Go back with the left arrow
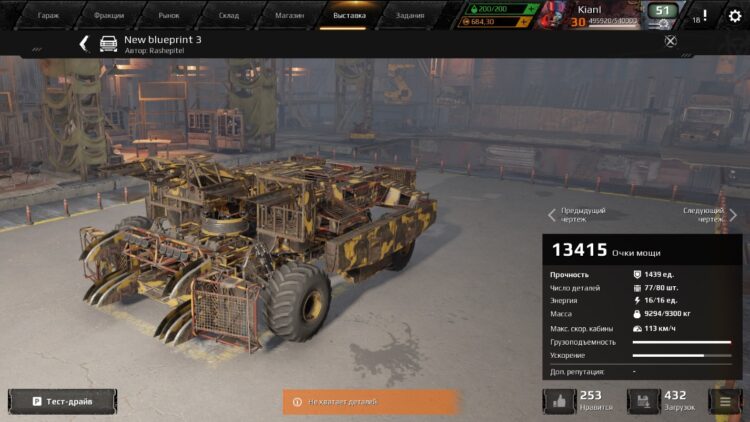This screenshot has width=750, height=422. (x=84, y=43)
